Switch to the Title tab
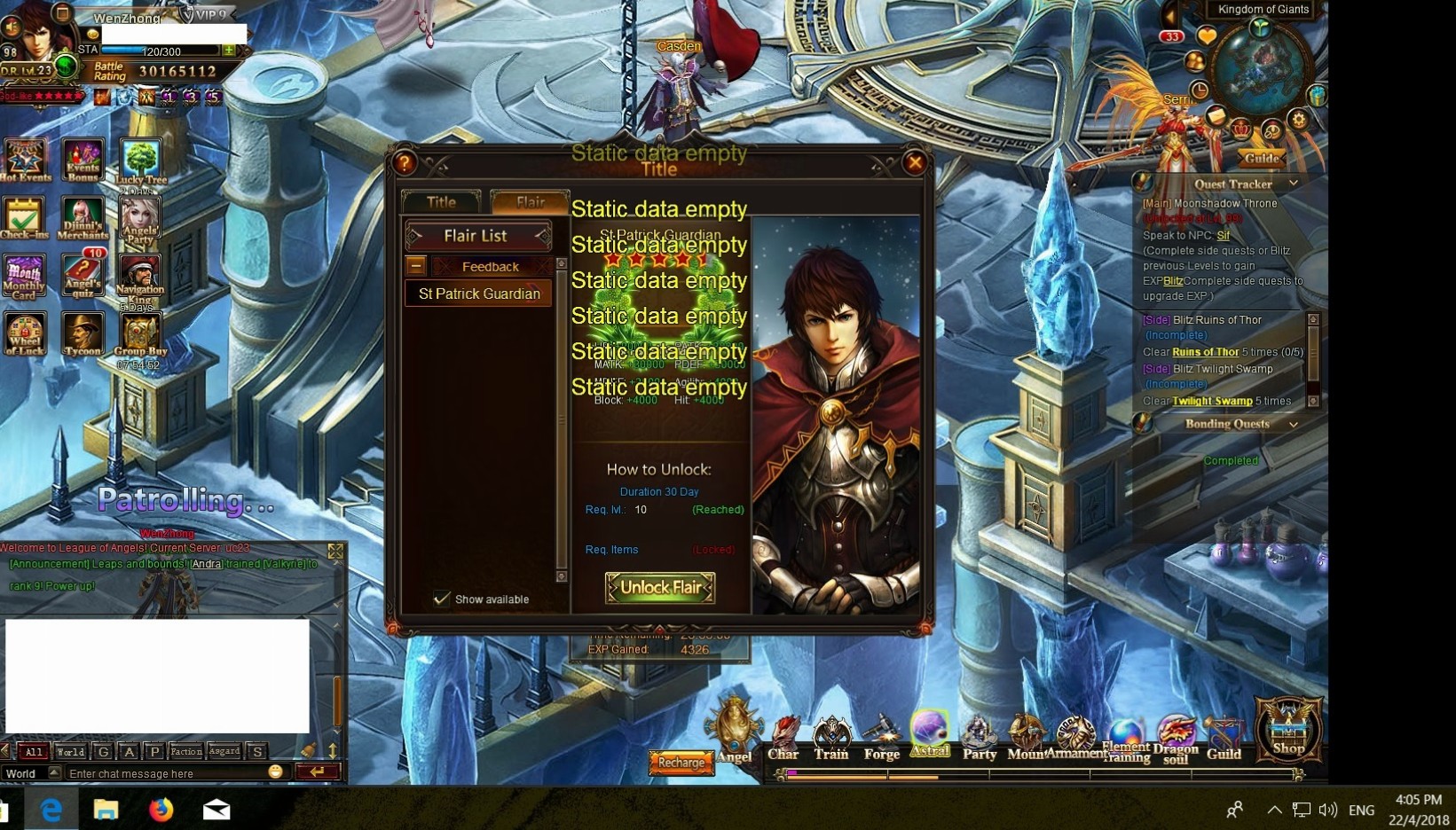1456x830 pixels. [441, 202]
